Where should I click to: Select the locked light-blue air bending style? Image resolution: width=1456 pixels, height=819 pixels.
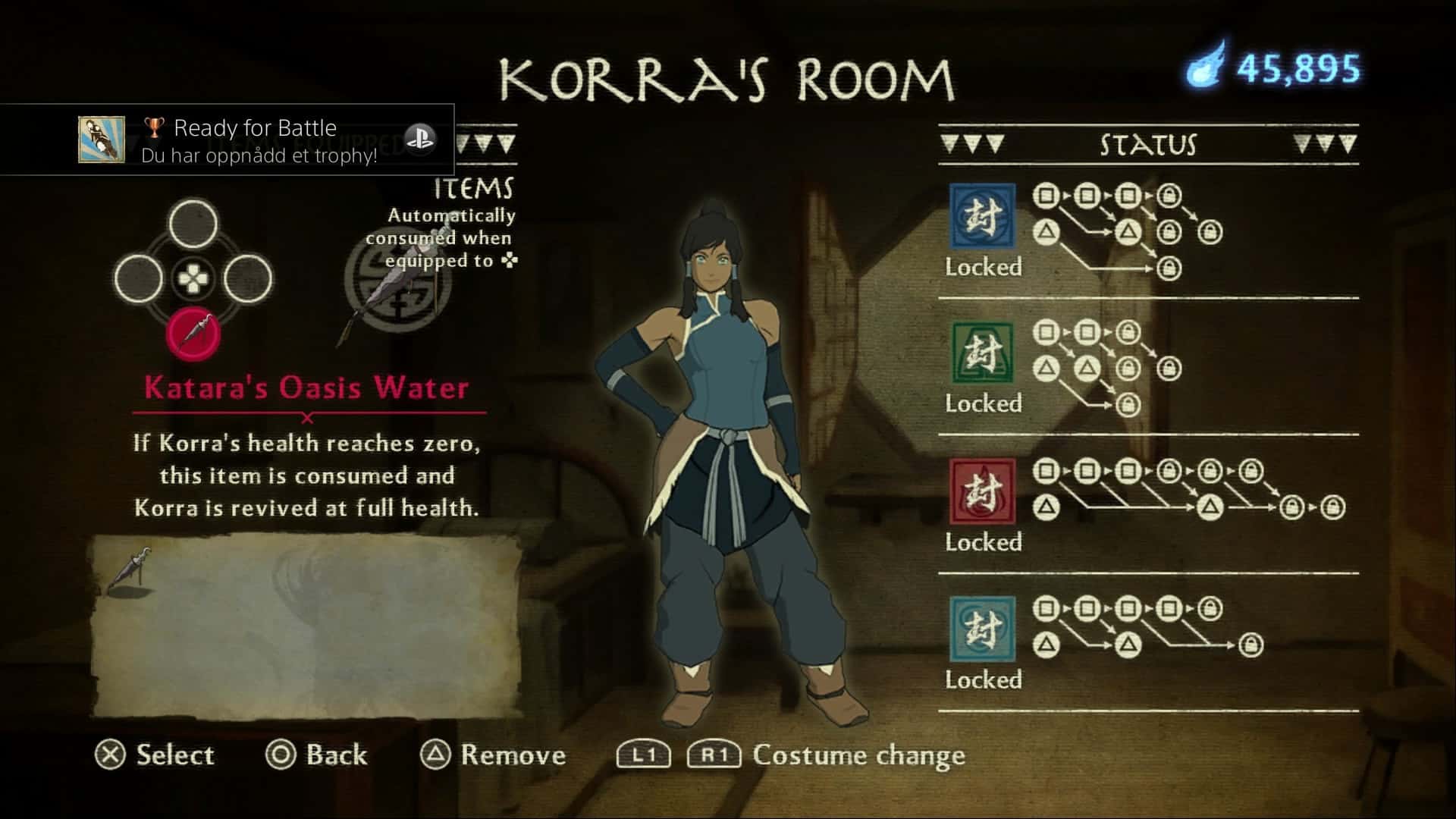click(983, 629)
